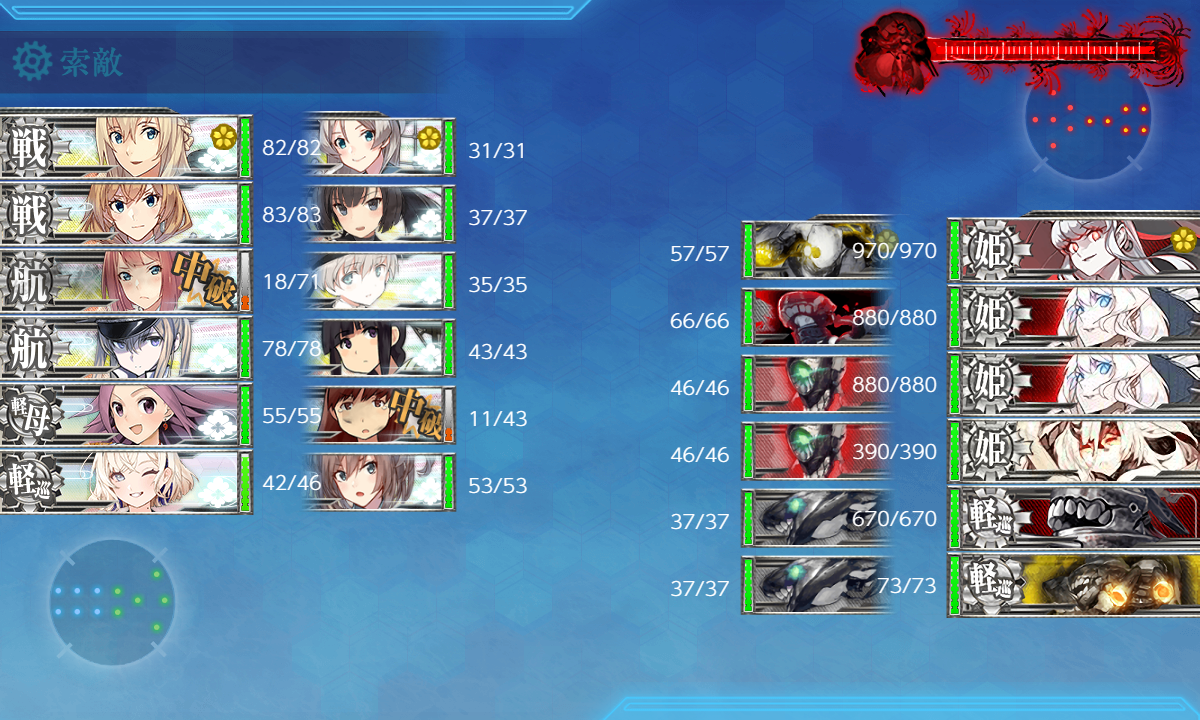The image size is (1200, 720).
Task: Open the friendly fleet formation radar
Action: 111,602
